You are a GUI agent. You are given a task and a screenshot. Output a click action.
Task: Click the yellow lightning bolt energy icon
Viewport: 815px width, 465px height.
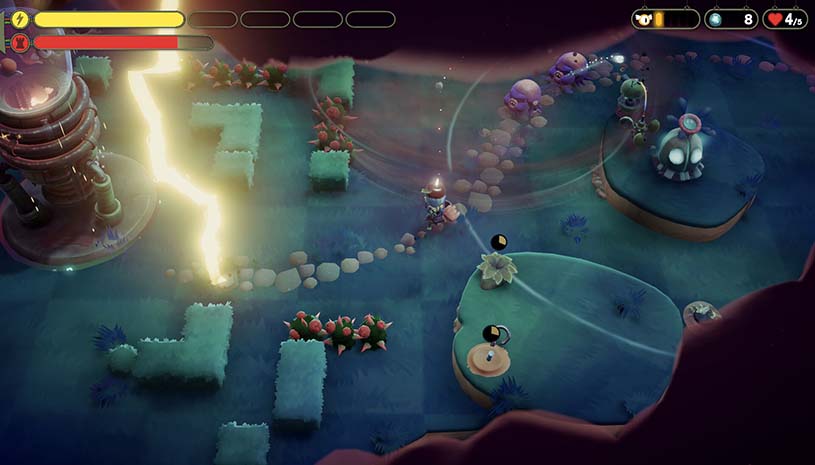(x=20, y=19)
